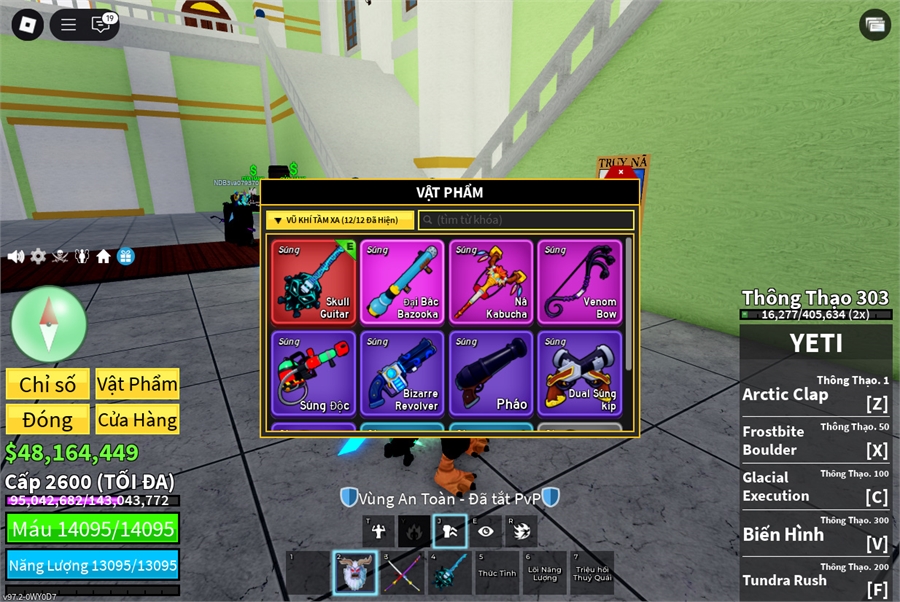Click the compass navigation widget
The height and width of the screenshot is (602, 900).
tap(49, 324)
